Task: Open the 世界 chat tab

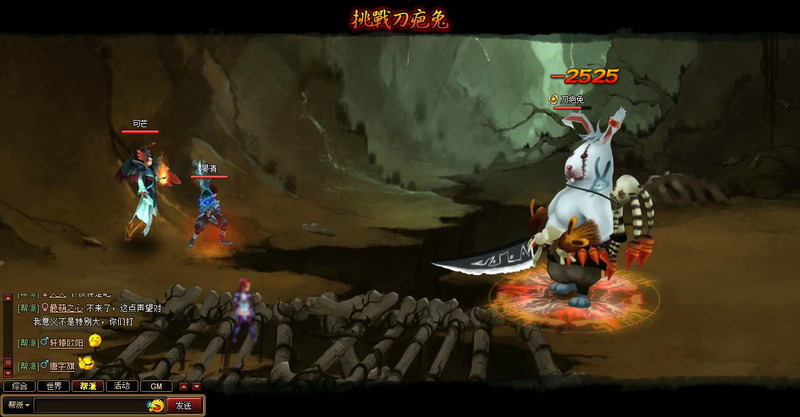Action: coord(53,386)
